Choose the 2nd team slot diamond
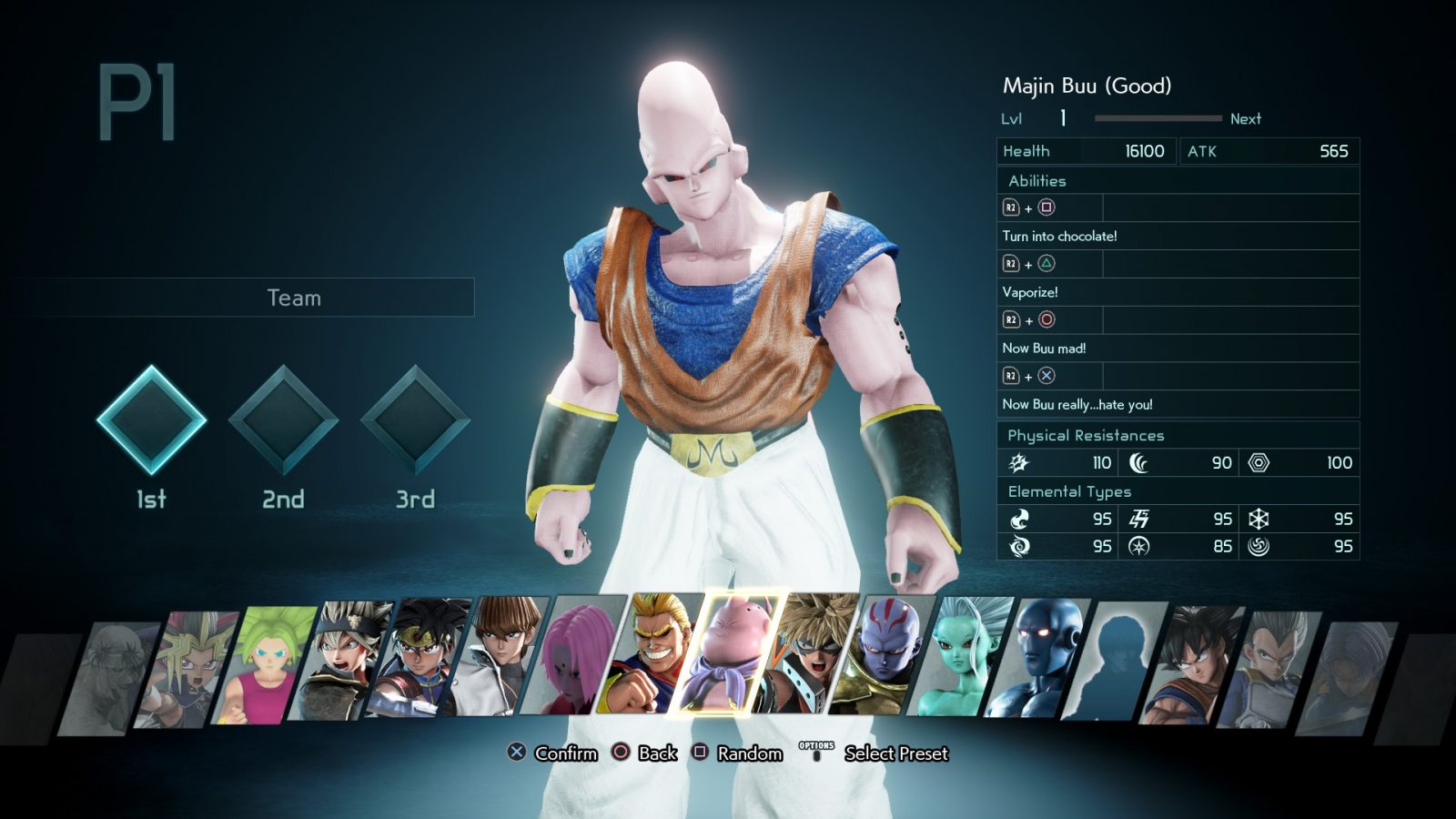This screenshot has width=1456, height=819. [283, 420]
